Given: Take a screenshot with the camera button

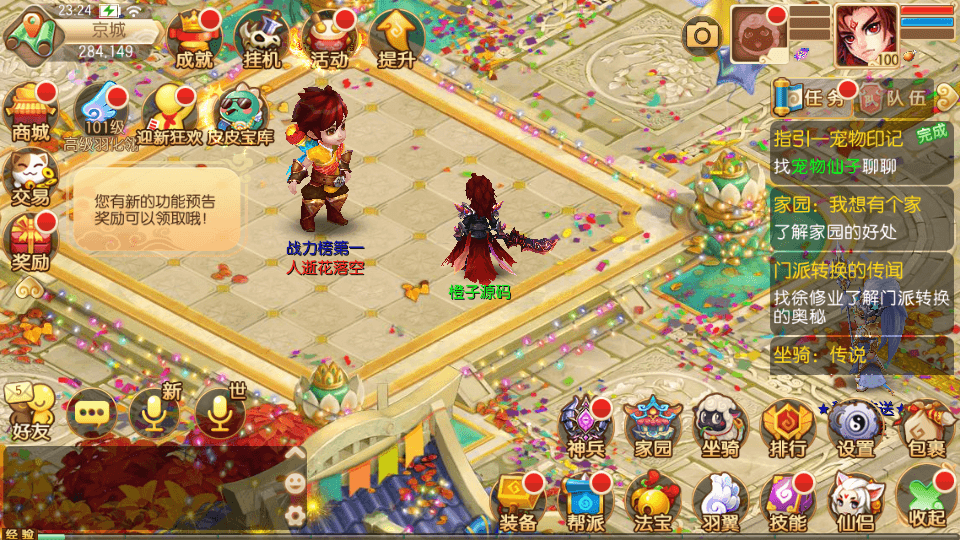Looking at the screenshot, I should [703, 36].
